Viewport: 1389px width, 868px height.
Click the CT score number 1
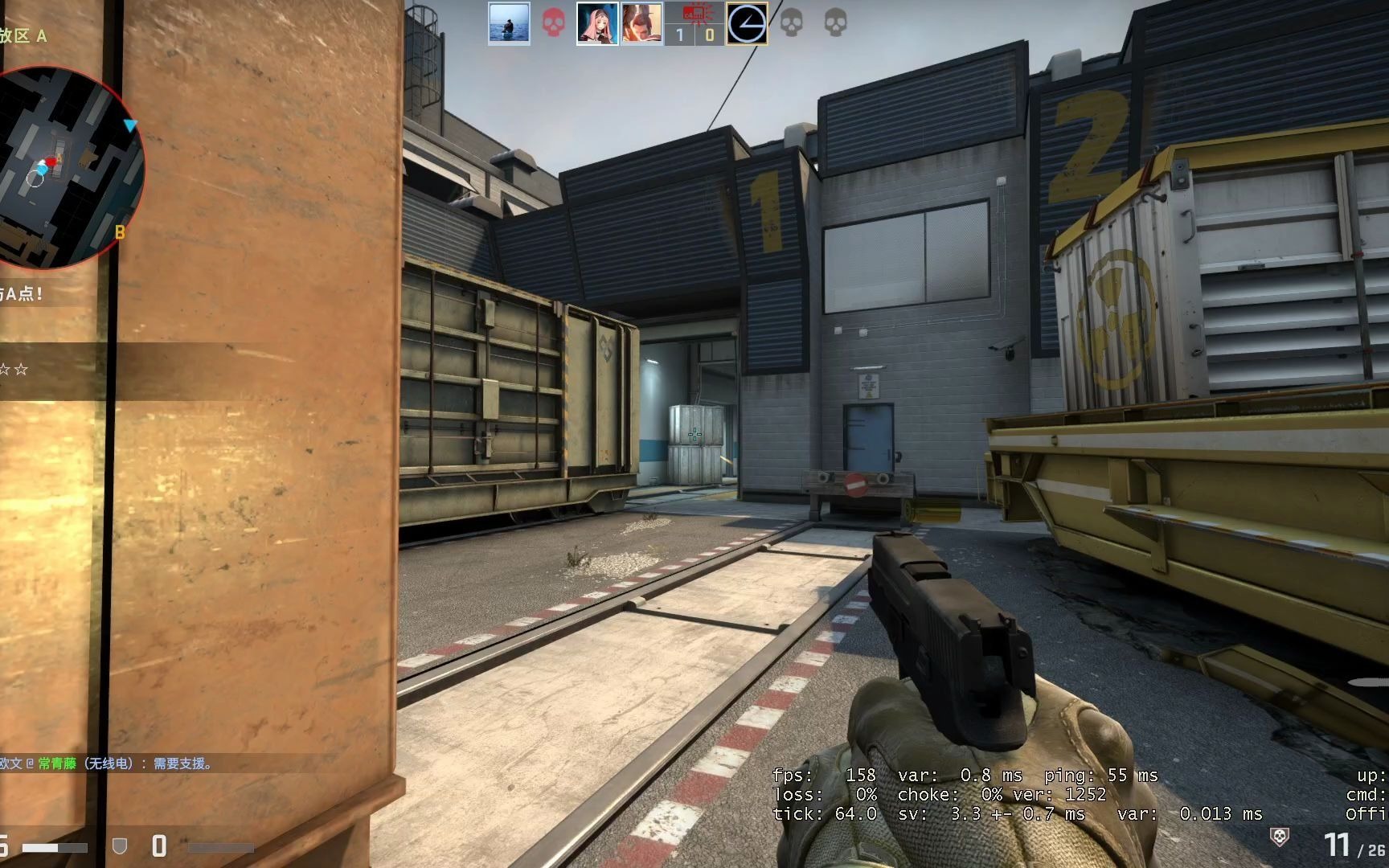click(x=678, y=34)
